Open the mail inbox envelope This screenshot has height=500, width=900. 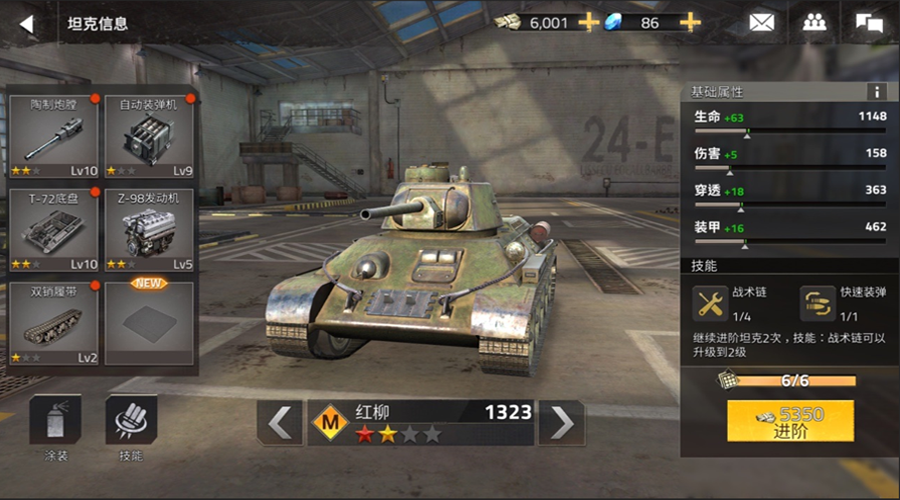tap(762, 22)
